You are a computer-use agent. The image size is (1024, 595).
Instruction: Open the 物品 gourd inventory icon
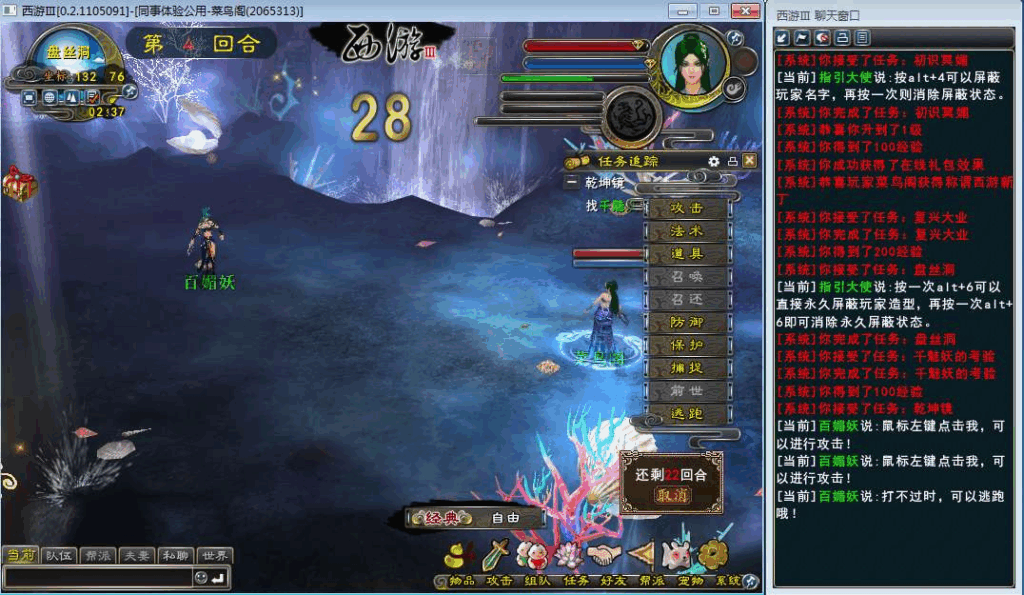461,555
